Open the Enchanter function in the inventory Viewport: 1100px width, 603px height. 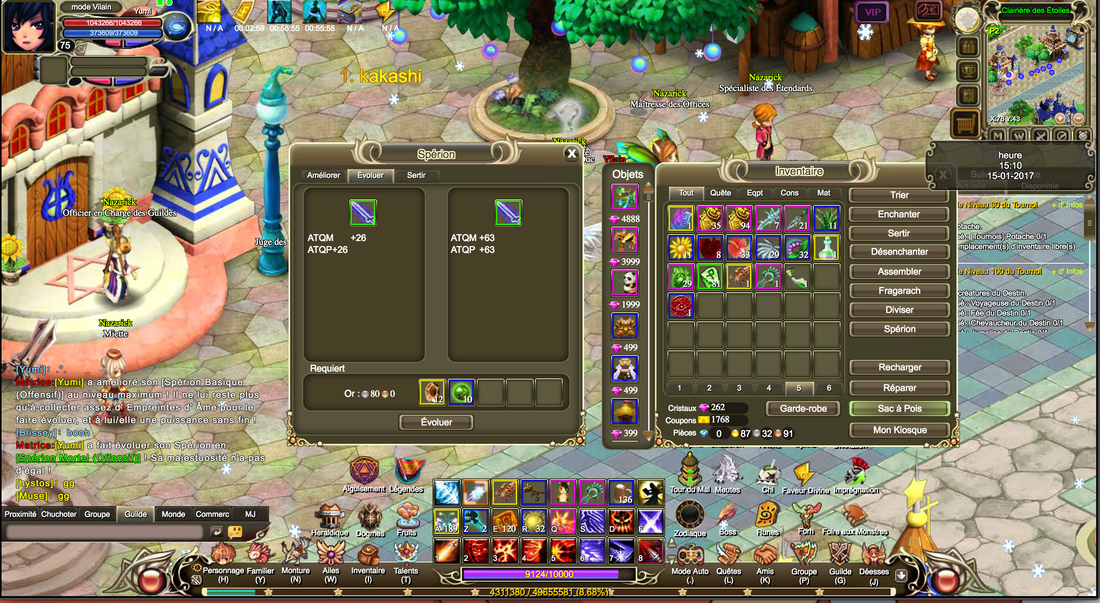899,214
